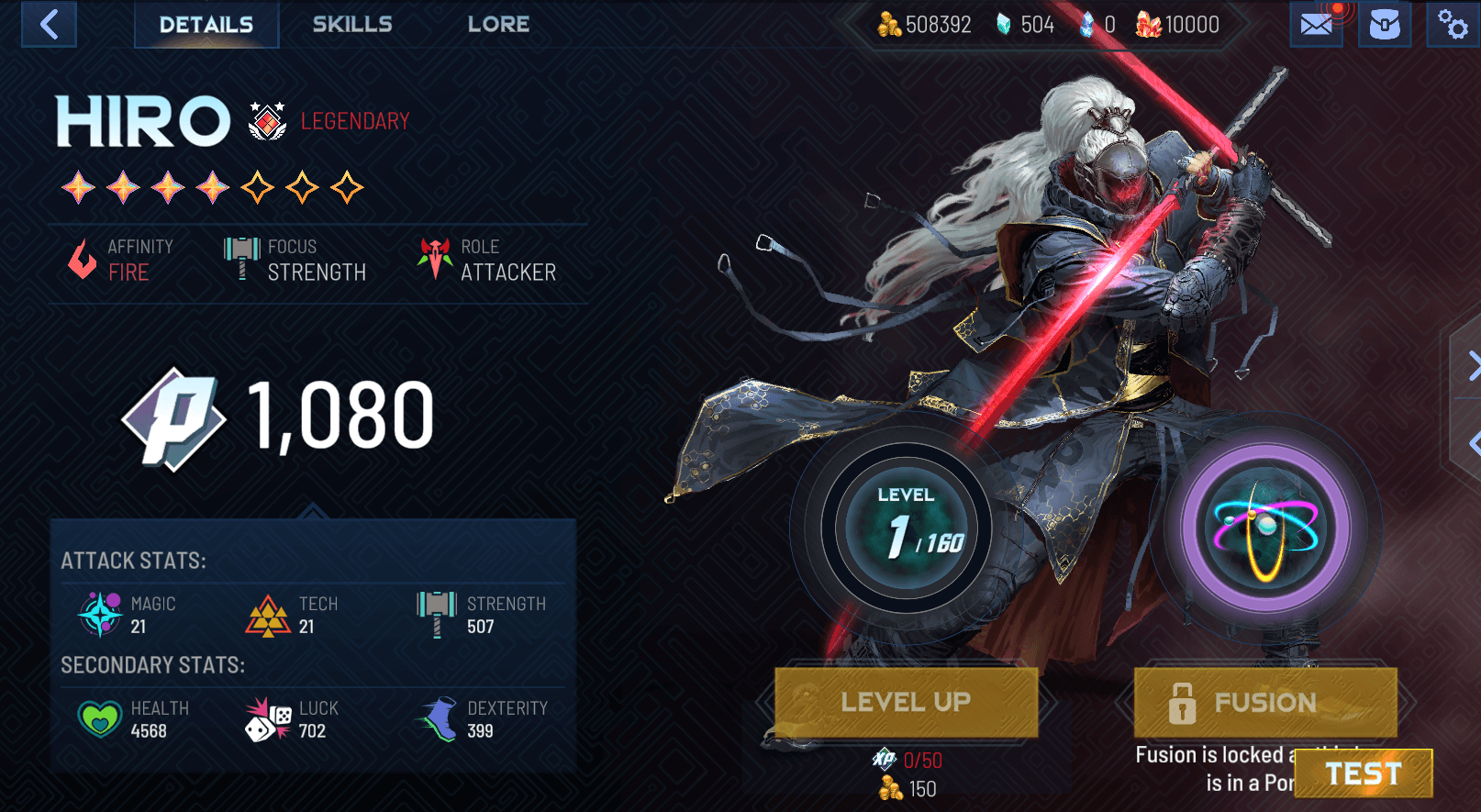The height and width of the screenshot is (812, 1481).
Task: Show previous hero with side left arrow
Action: pos(1472,444)
